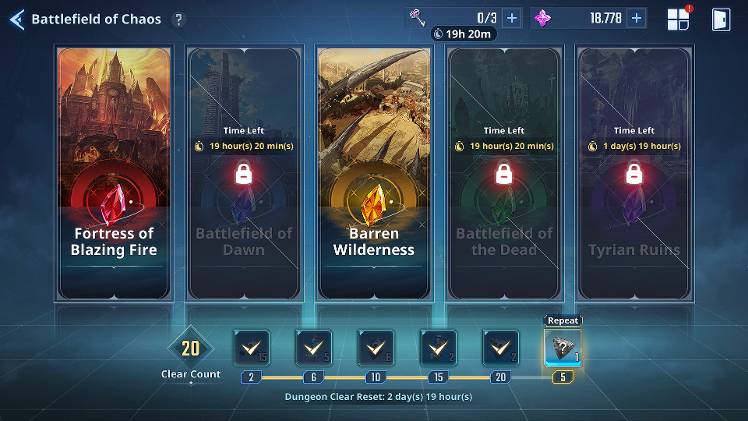The image size is (748, 421).
Task: View the 2-clear reward checkbox
Action: pyautogui.click(x=250, y=347)
